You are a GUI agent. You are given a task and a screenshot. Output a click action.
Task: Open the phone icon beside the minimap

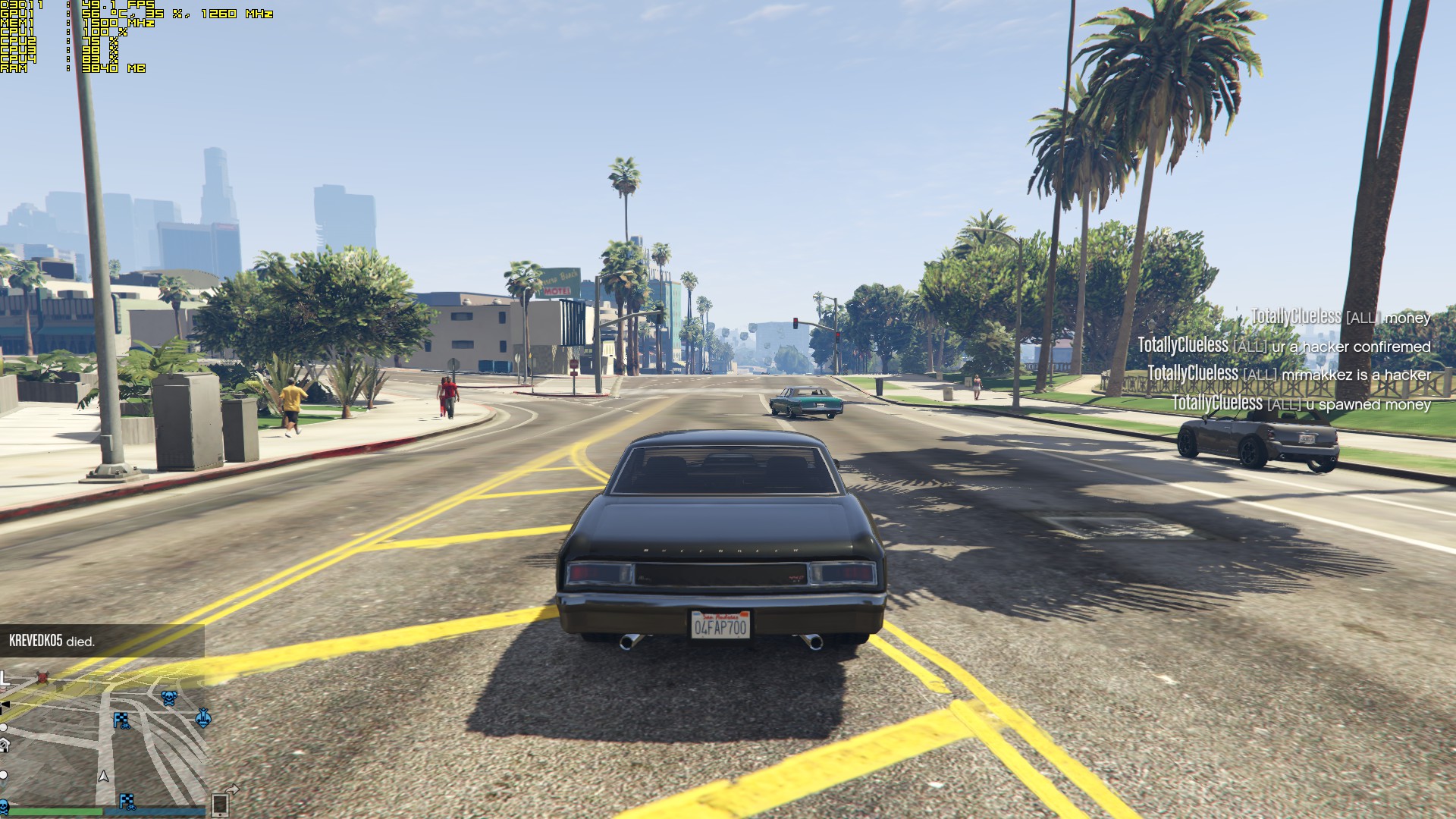coord(220,803)
